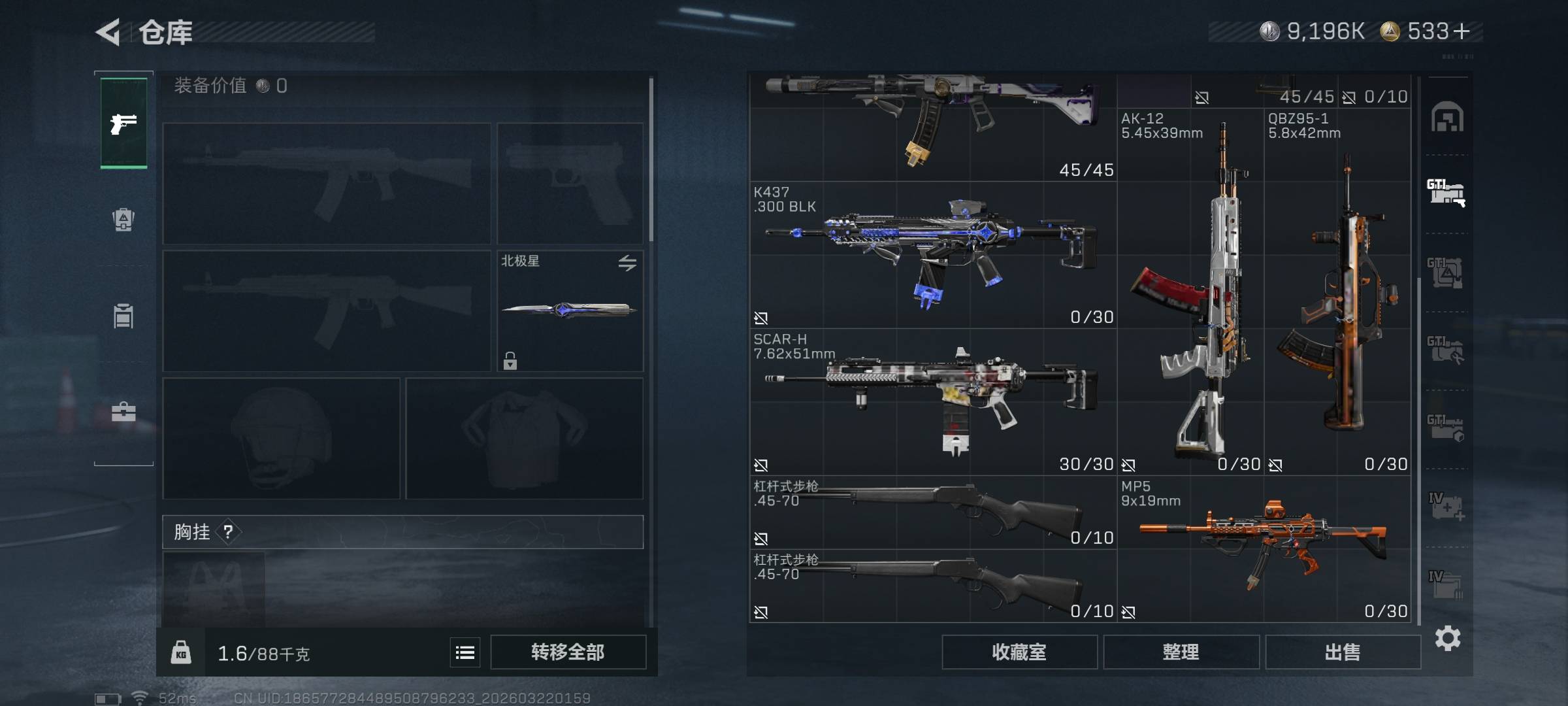
Task: Show the 胸挂 chest rig help tooltip
Action: 228,532
